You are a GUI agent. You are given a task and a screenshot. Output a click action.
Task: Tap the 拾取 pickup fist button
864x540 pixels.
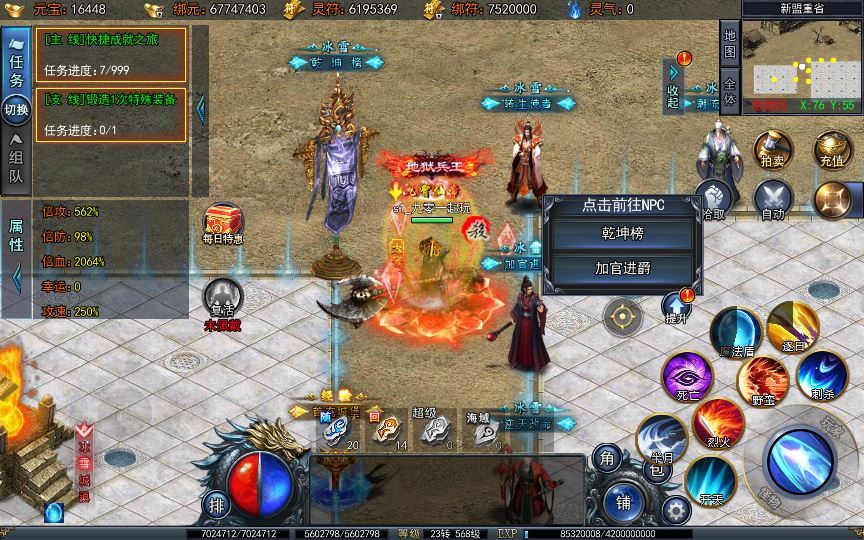pyautogui.click(x=712, y=198)
